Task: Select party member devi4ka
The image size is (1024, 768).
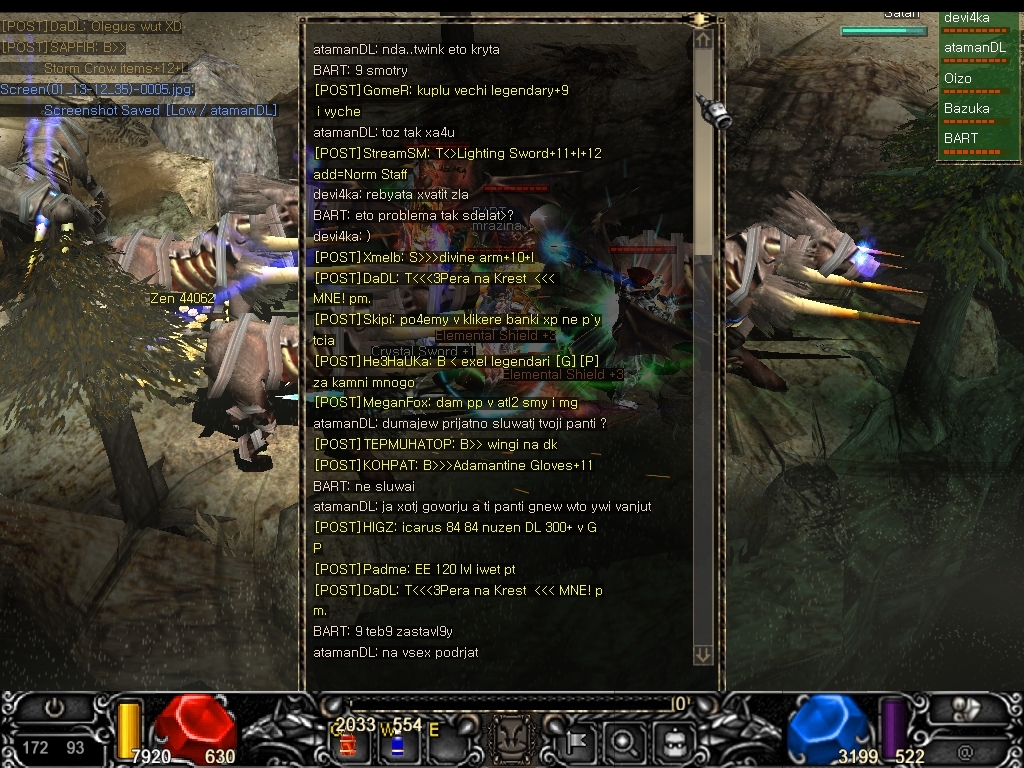Action: tap(977, 21)
